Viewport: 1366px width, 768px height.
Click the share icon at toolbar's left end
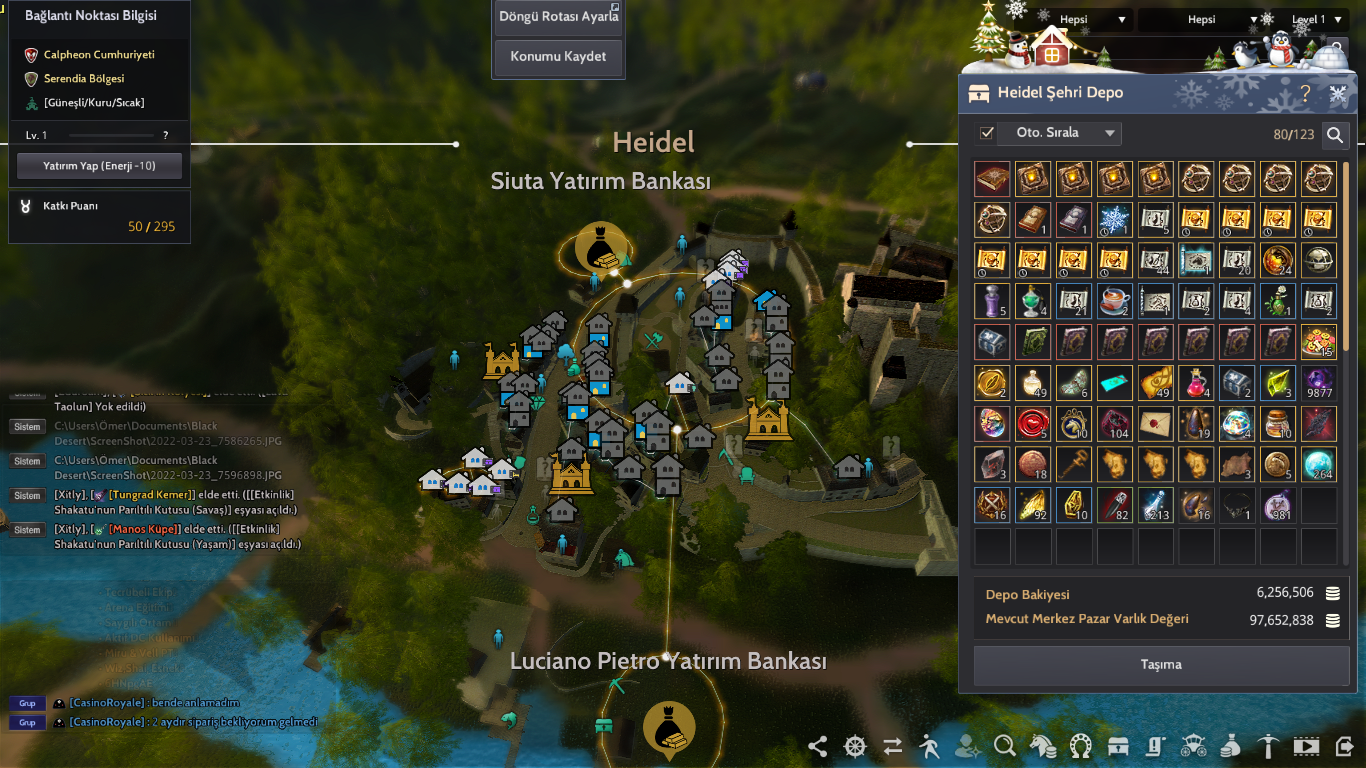point(817,747)
